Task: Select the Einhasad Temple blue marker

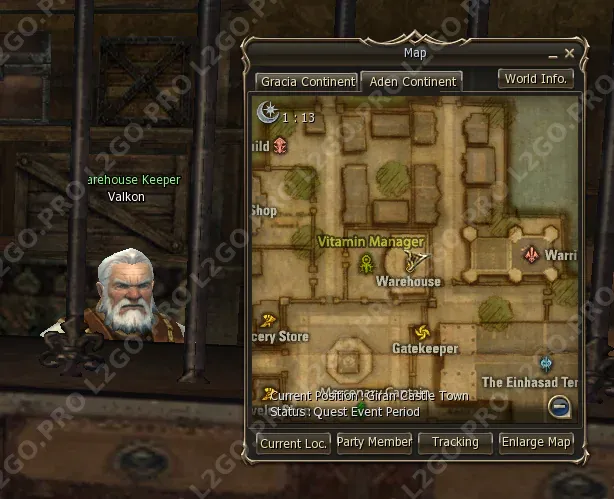Action: click(x=546, y=364)
